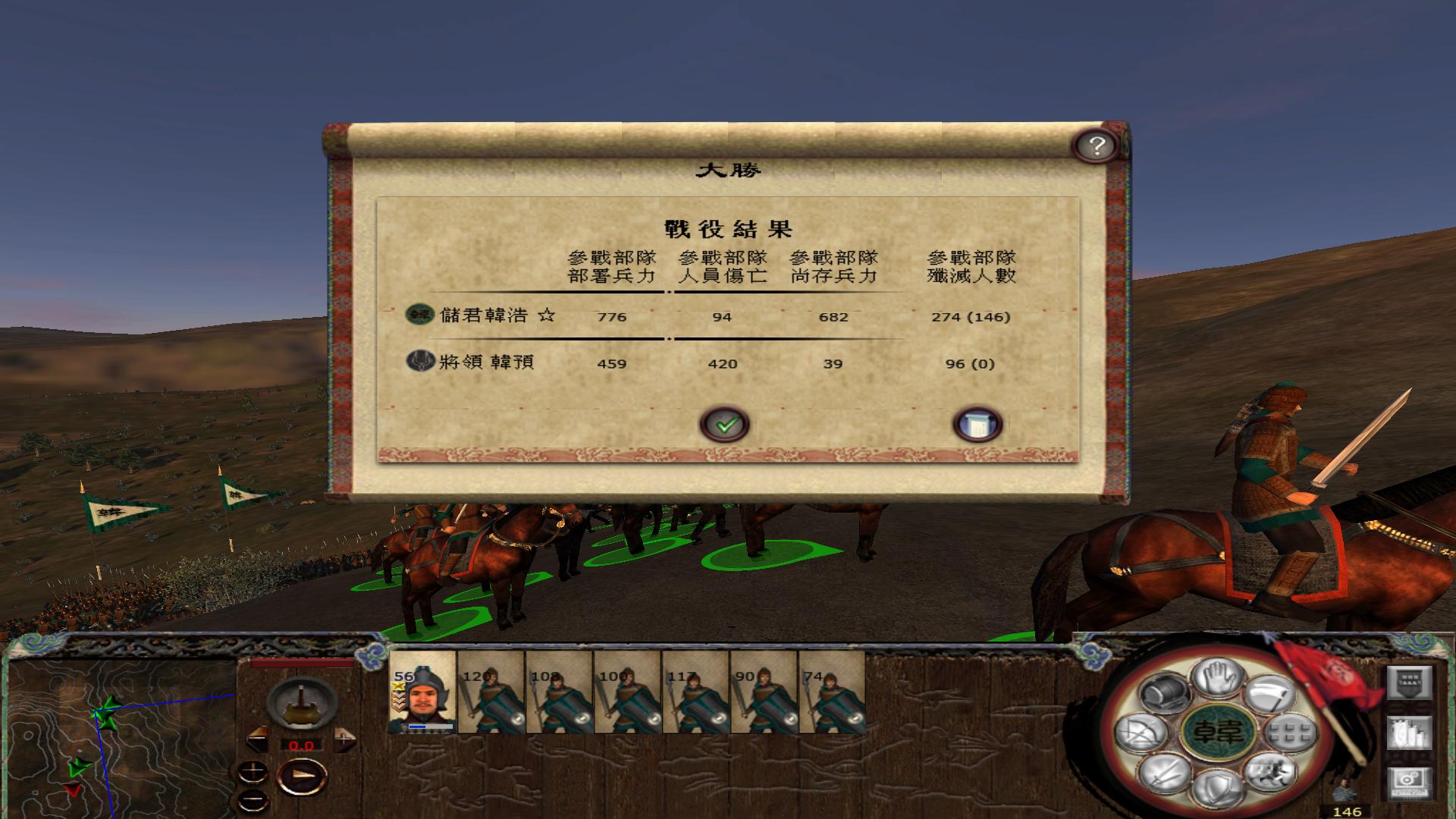
Task: Click the radar minimap in bottom left
Action: click(114, 736)
